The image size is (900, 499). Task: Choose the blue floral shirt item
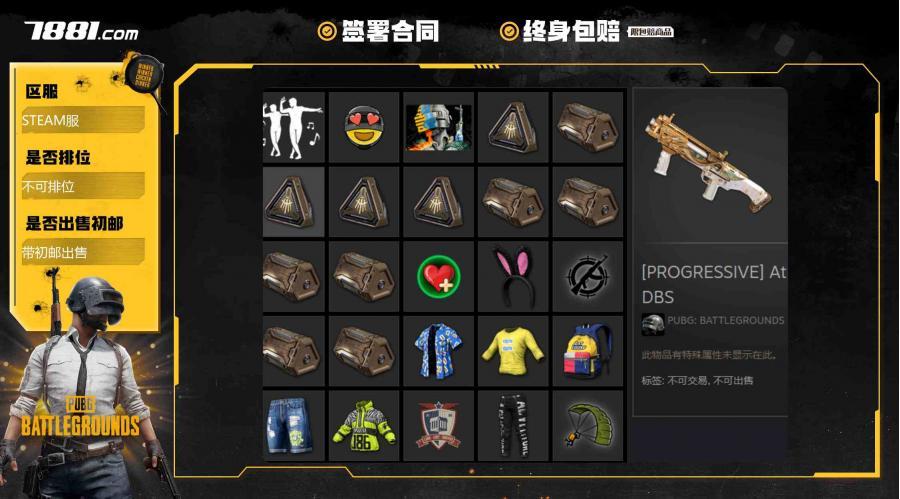[x=438, y=350]
